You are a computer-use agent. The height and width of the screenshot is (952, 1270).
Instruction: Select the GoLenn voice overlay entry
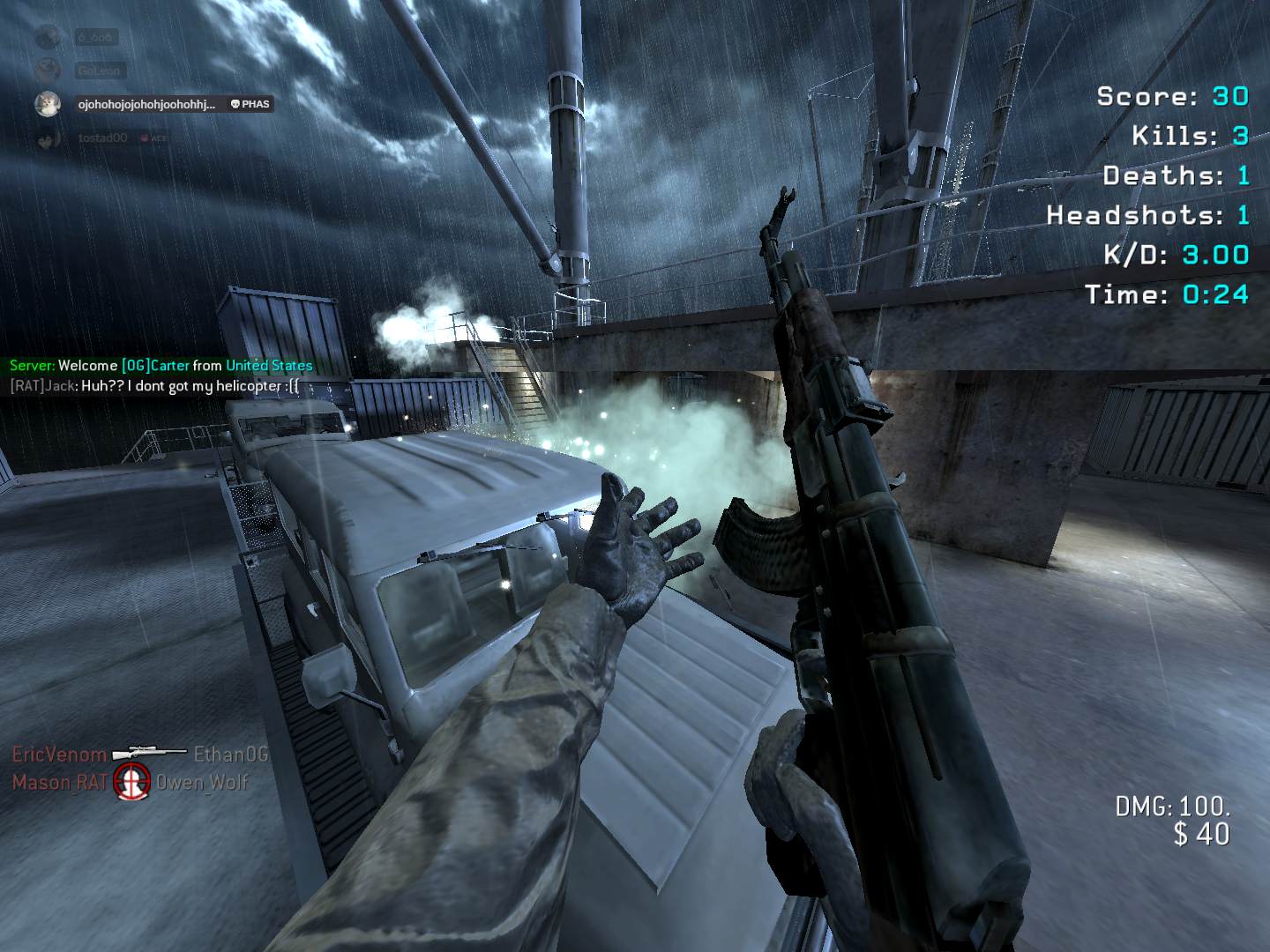100,71
